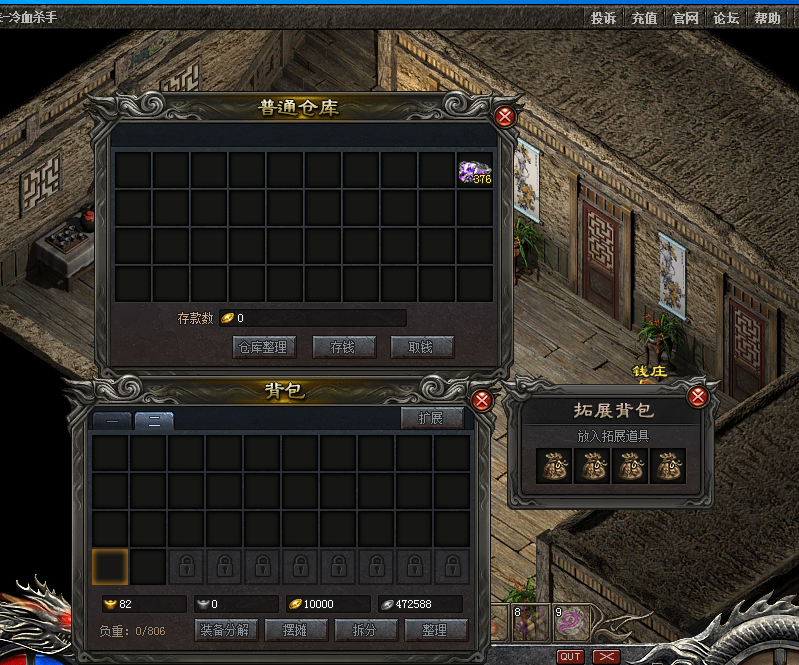Click the 装备分解 equipment dismantle button
The width and height of the screenshot is (799, 665).
225,630
